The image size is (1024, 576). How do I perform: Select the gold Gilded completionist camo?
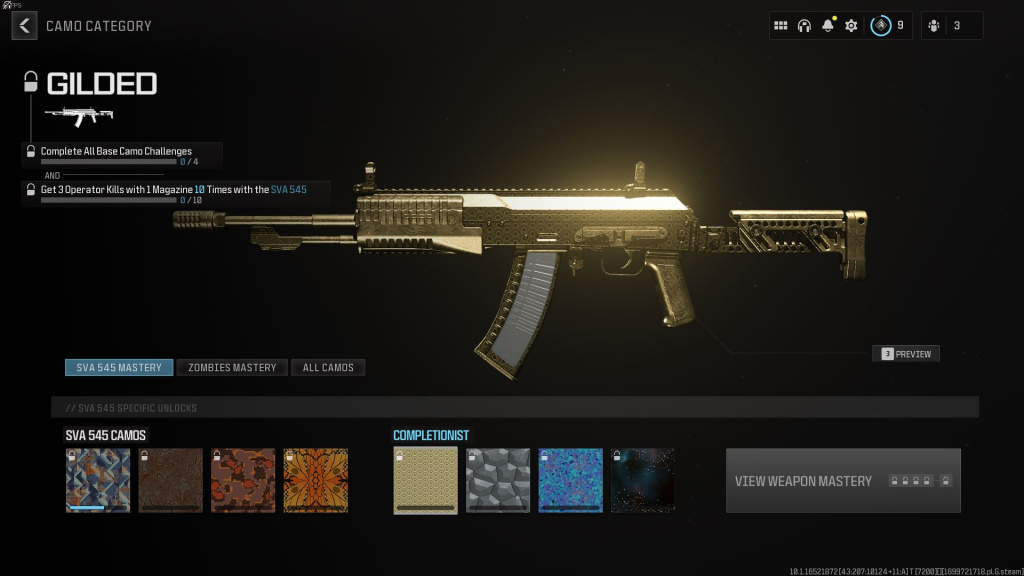(425, 481)
